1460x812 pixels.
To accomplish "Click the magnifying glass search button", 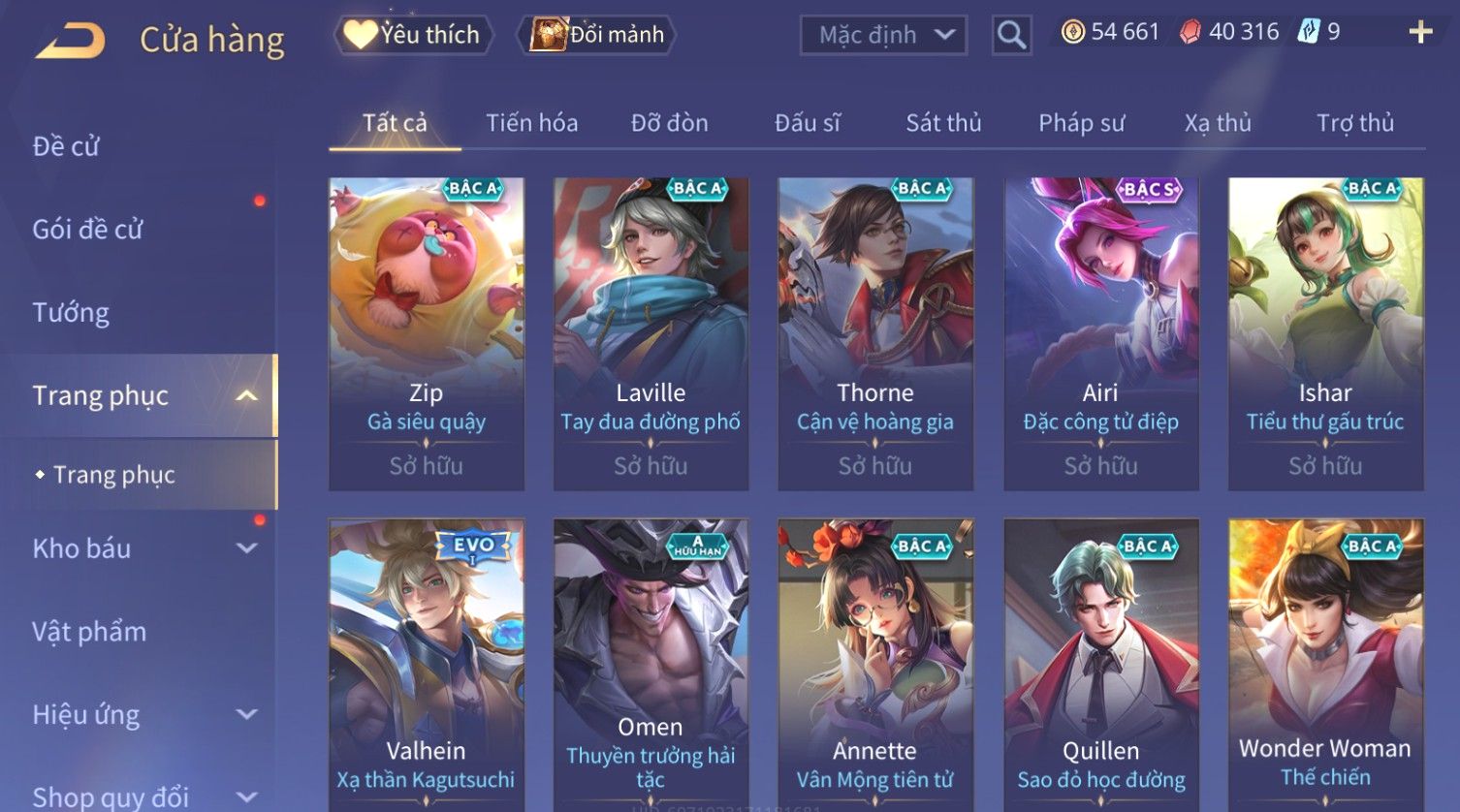I will [1011, 36].
